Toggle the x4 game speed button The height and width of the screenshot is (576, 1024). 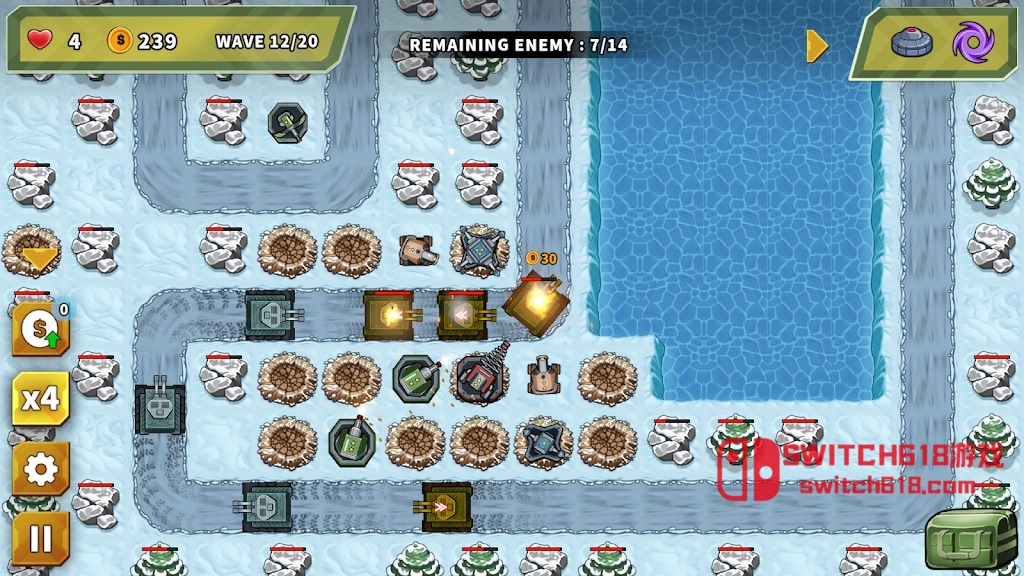pyautogui.click(x=40, y=399)
